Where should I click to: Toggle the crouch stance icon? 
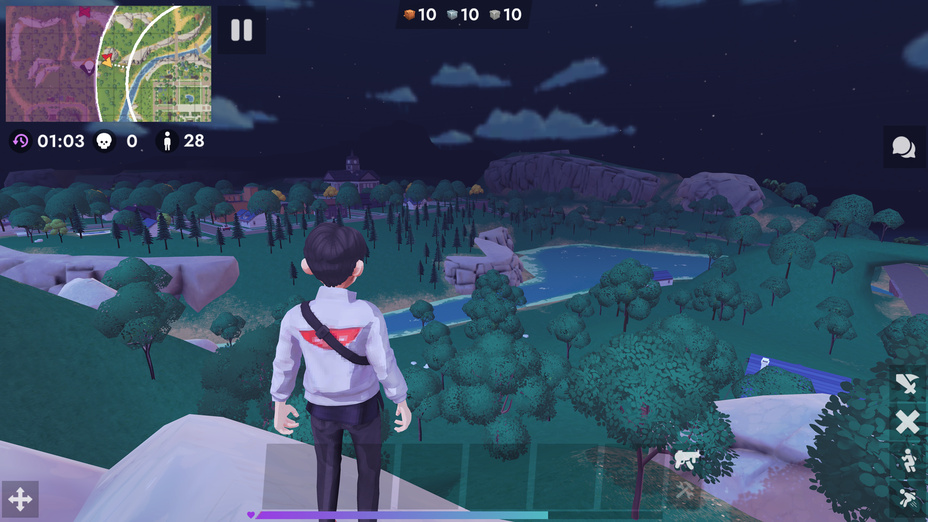[x=908, y=460]
